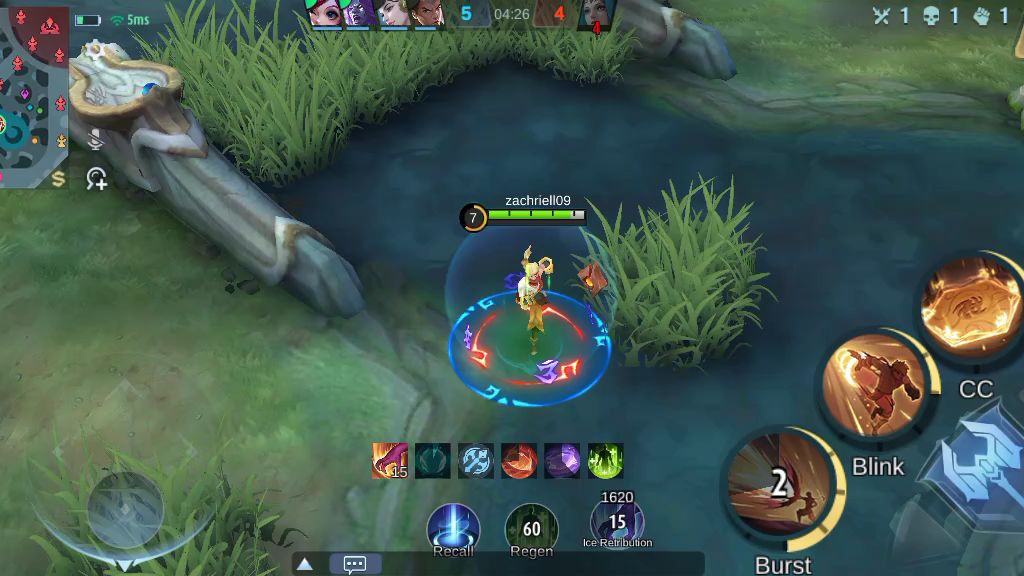Open the quick chat bubble
This screenshot has width=1024, height=576.
pyautogui.click(x=355, y=564)
